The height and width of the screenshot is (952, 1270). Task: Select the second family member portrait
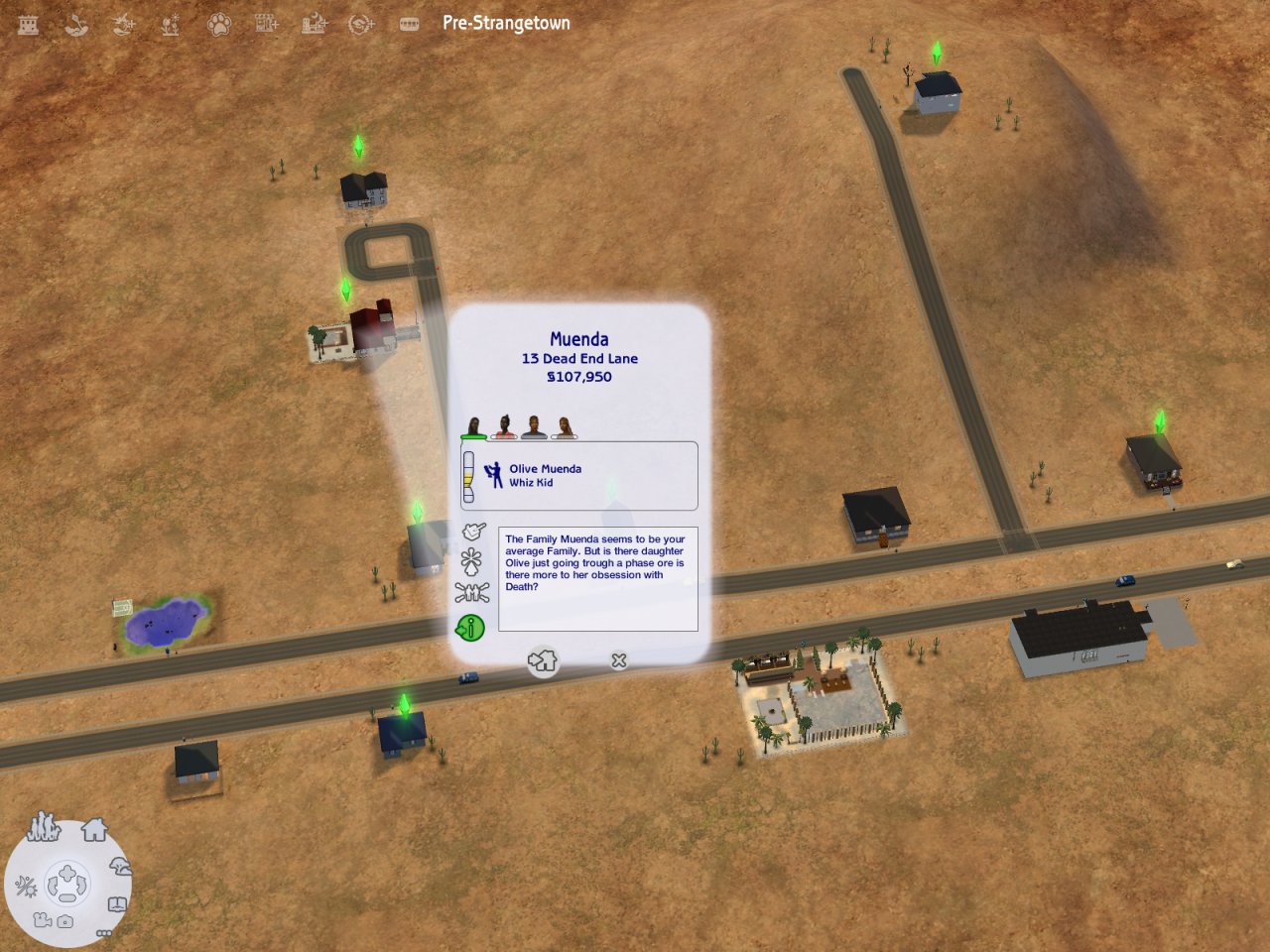tap(504, 427)
